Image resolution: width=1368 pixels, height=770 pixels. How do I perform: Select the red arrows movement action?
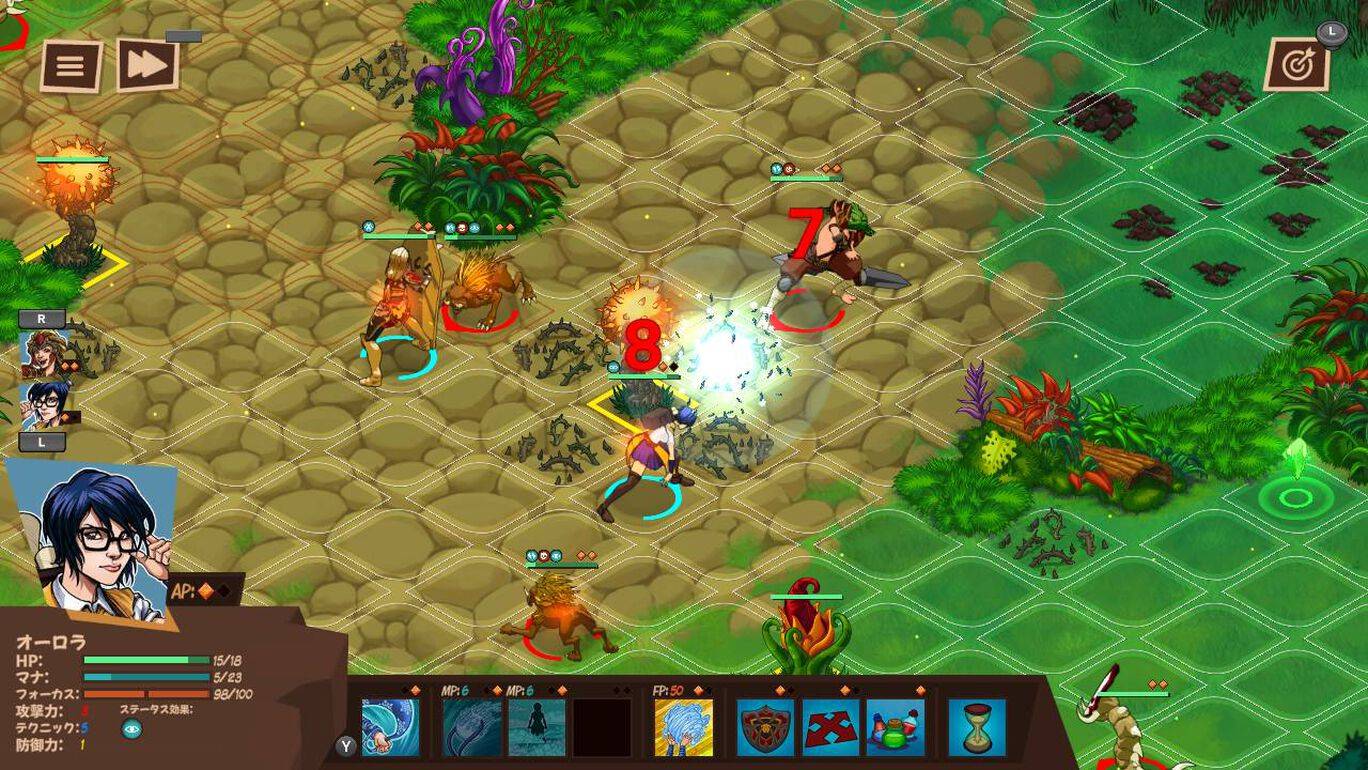pos(830,727)
